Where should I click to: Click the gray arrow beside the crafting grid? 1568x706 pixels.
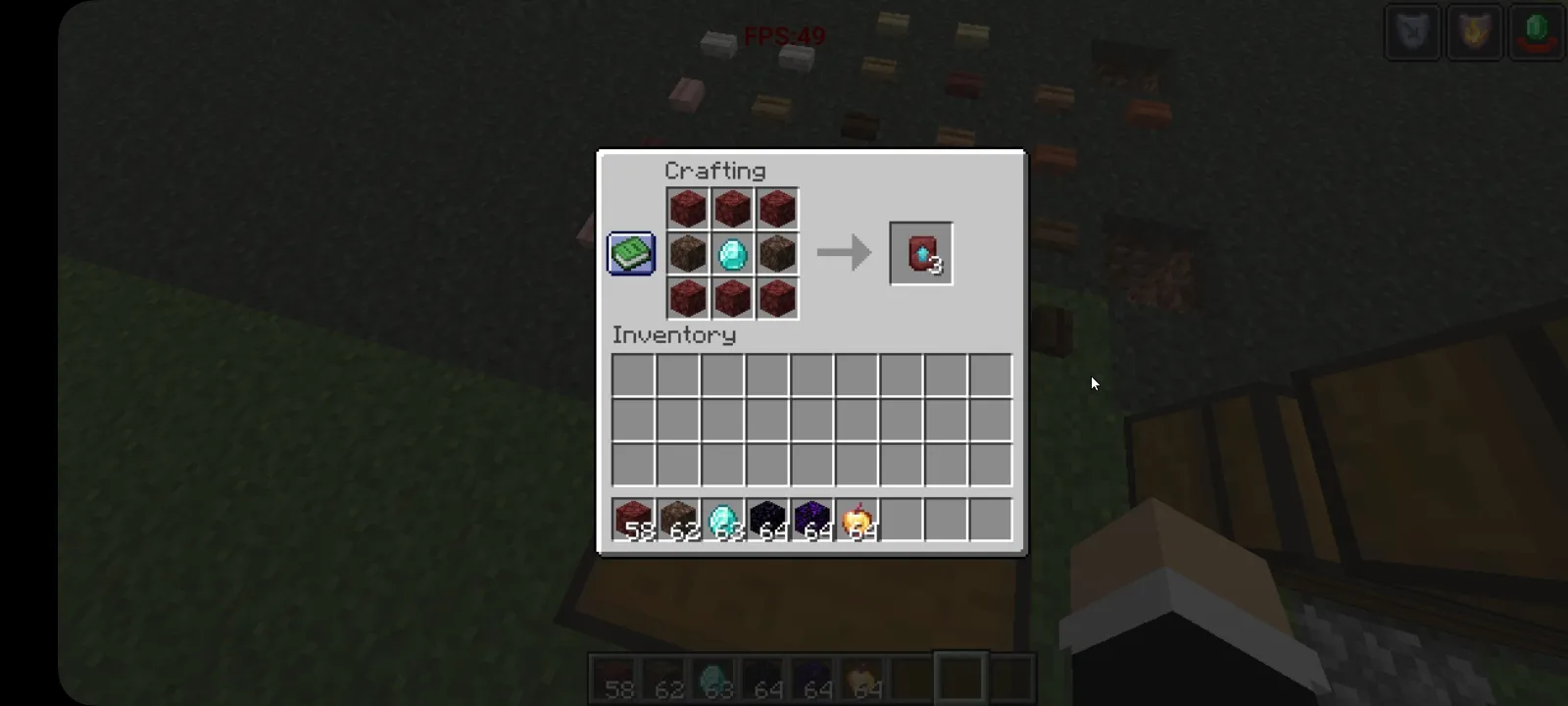tap(843, 253)
